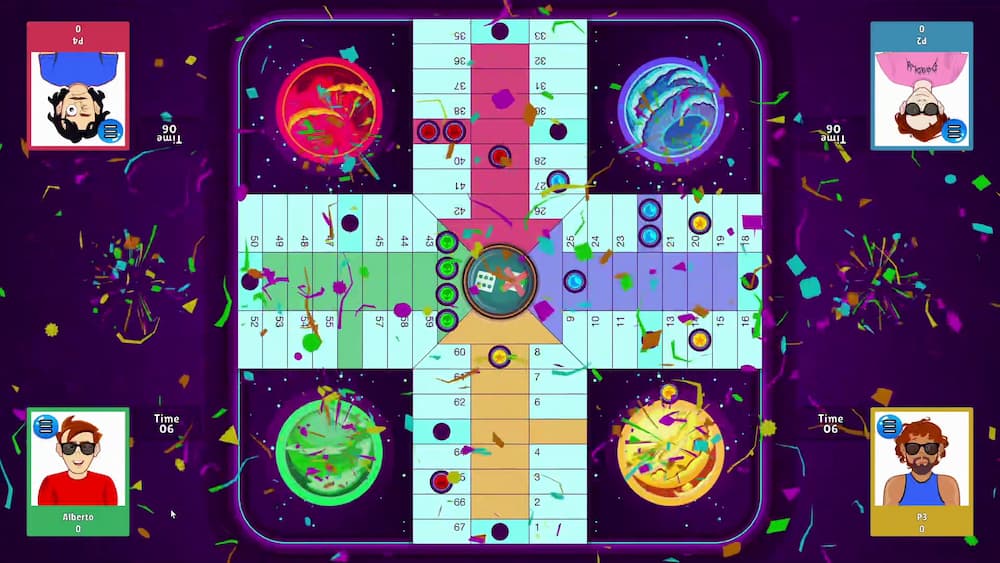Select the yellow pawn on the yellow planet
Image resolution: width=1000 pixels, height=563 pixels.
tap(669, 392)
